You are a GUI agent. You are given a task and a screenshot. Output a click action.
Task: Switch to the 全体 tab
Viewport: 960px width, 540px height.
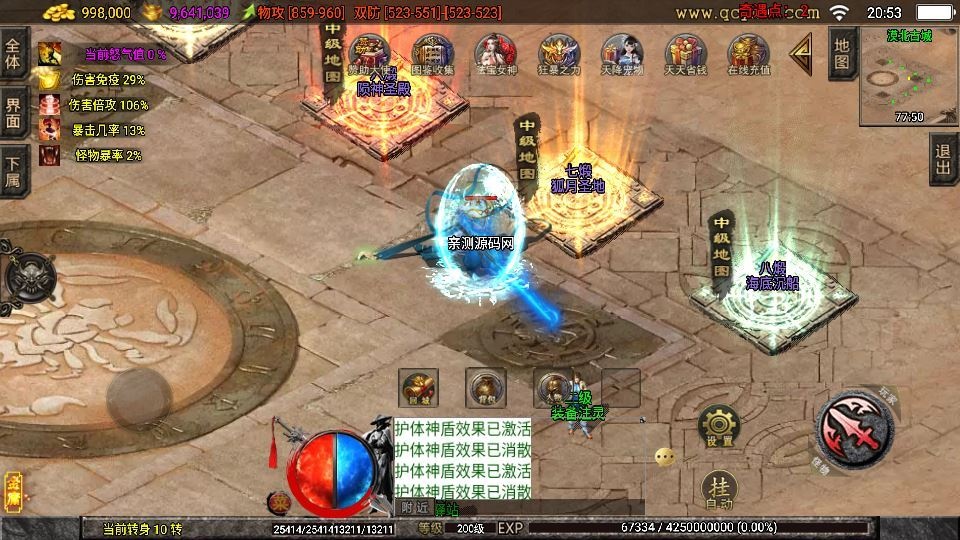click(13, 48)
